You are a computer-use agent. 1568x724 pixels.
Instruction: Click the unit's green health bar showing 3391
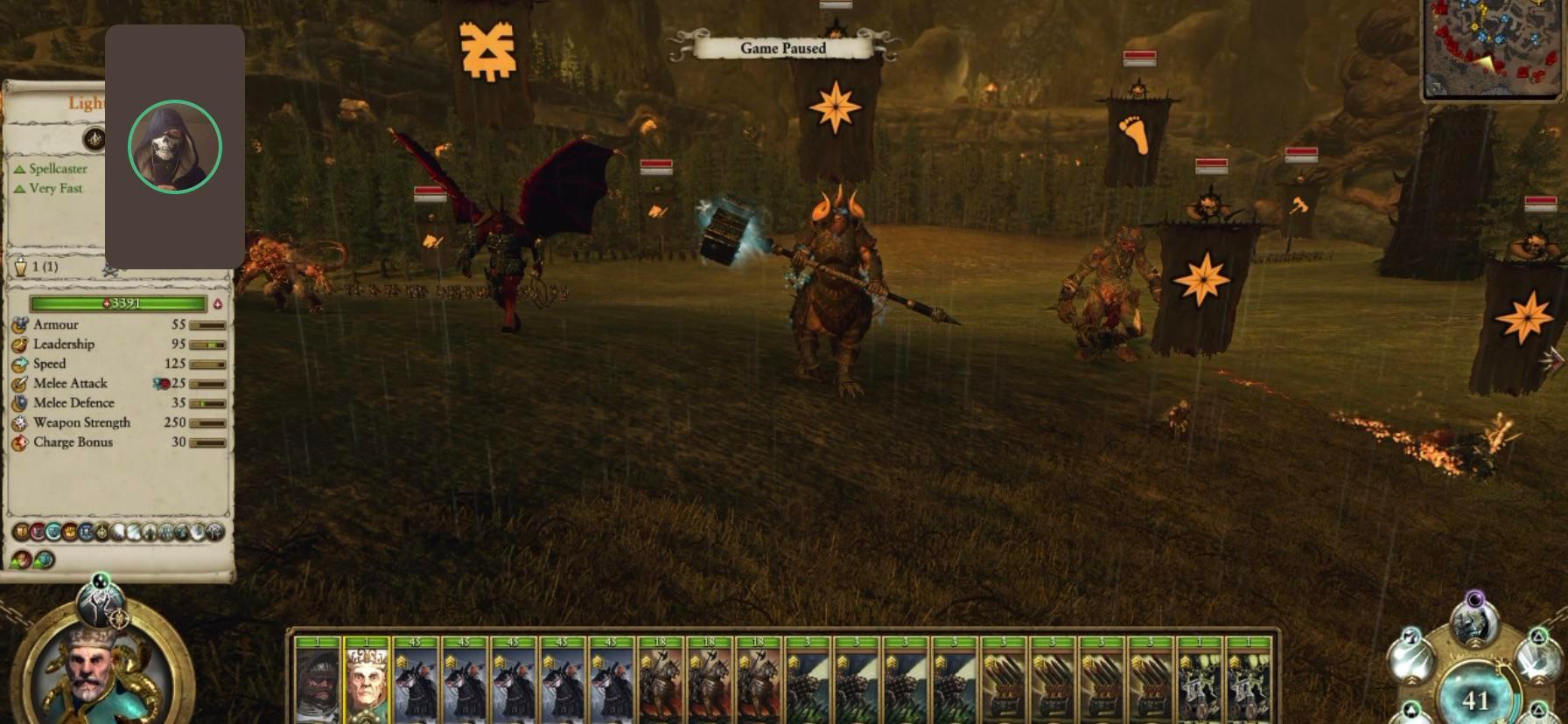click(116, 303)
